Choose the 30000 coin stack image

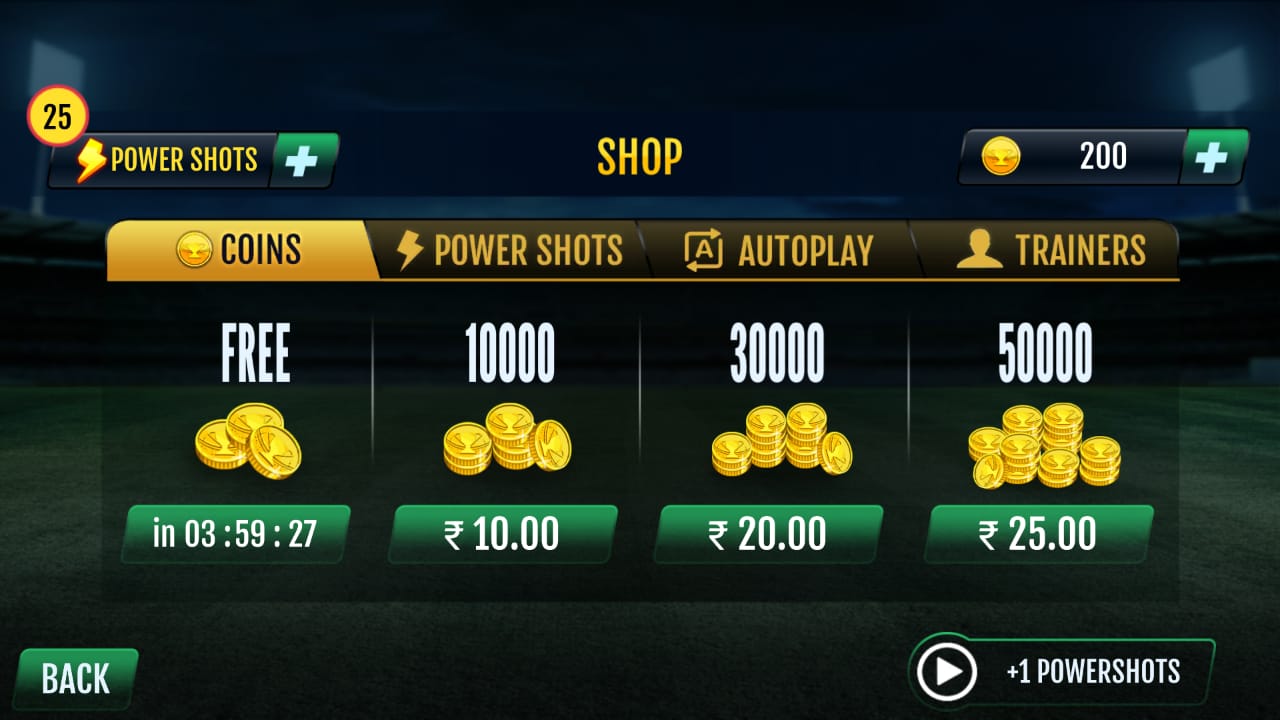pos(781,440)
